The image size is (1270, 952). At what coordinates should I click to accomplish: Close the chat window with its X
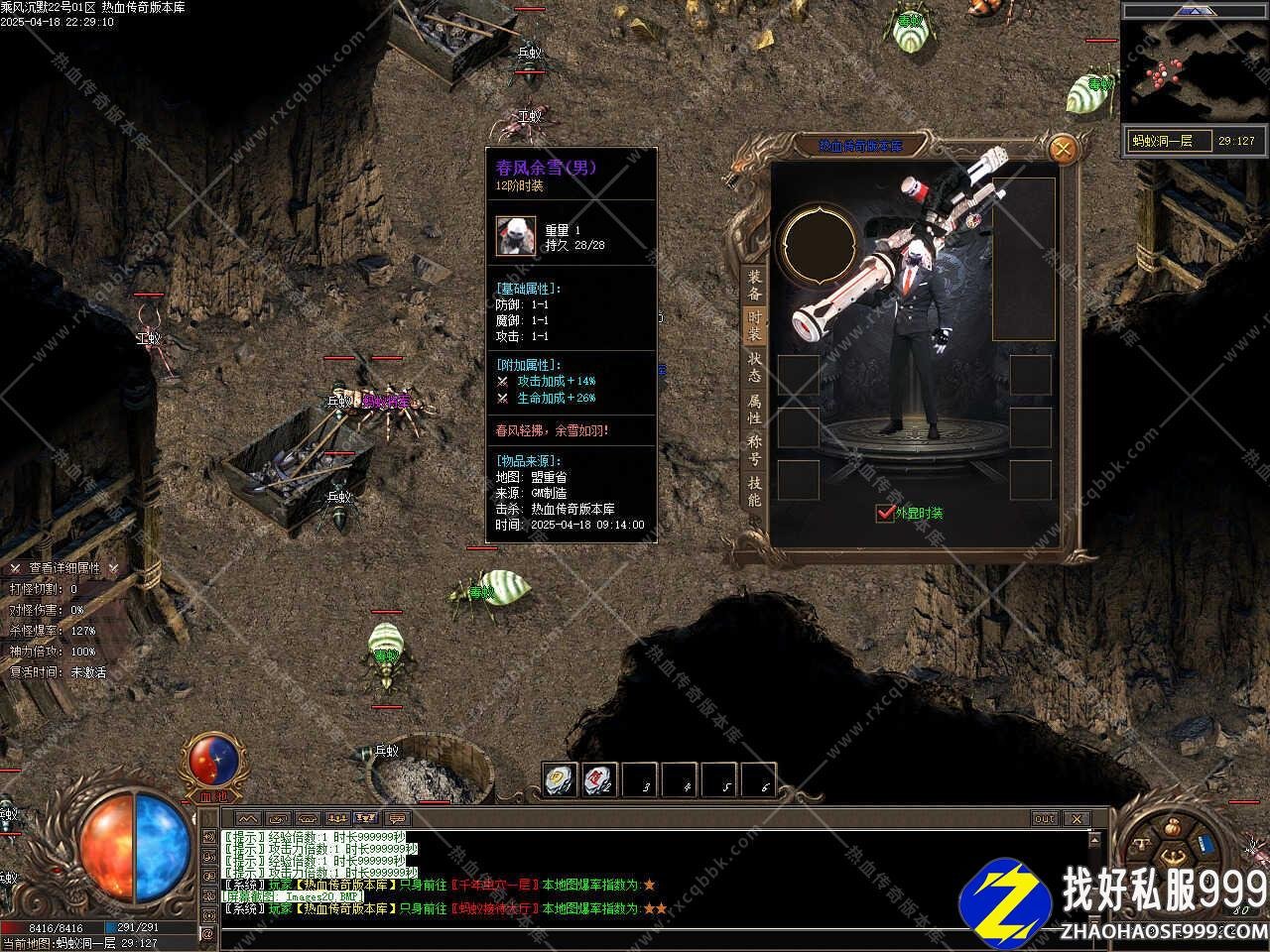[x=1076, y=819]
